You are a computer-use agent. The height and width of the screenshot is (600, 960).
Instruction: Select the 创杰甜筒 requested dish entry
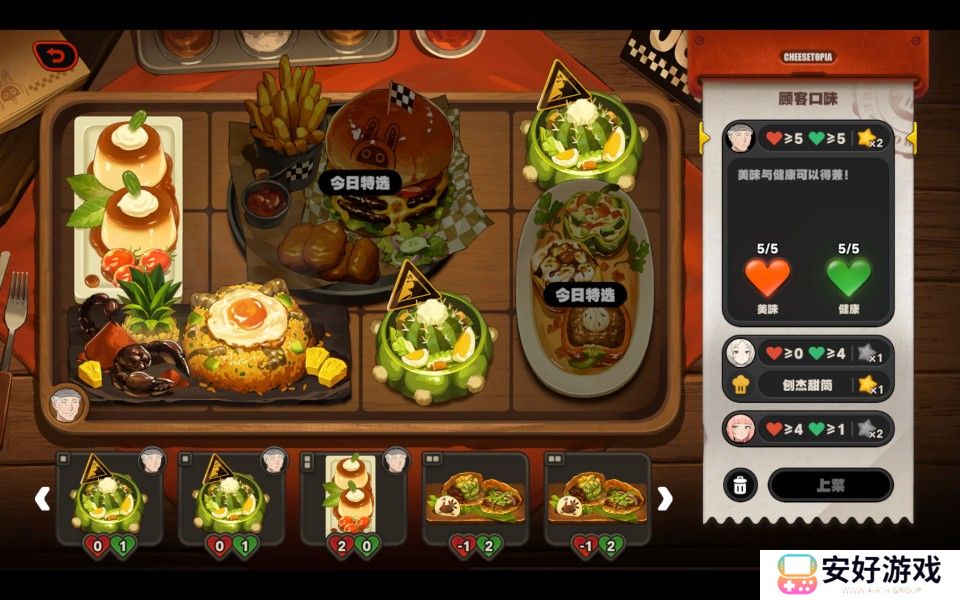[808, 384]
